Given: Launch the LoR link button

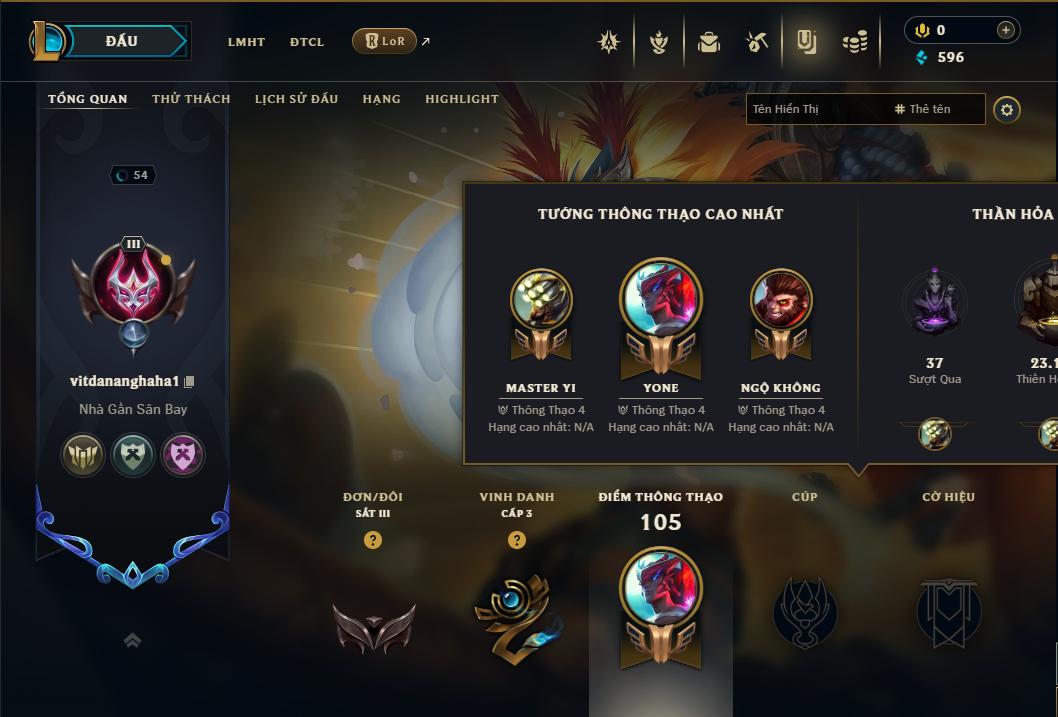Looking at the screenshot, I should click(385, 41).
